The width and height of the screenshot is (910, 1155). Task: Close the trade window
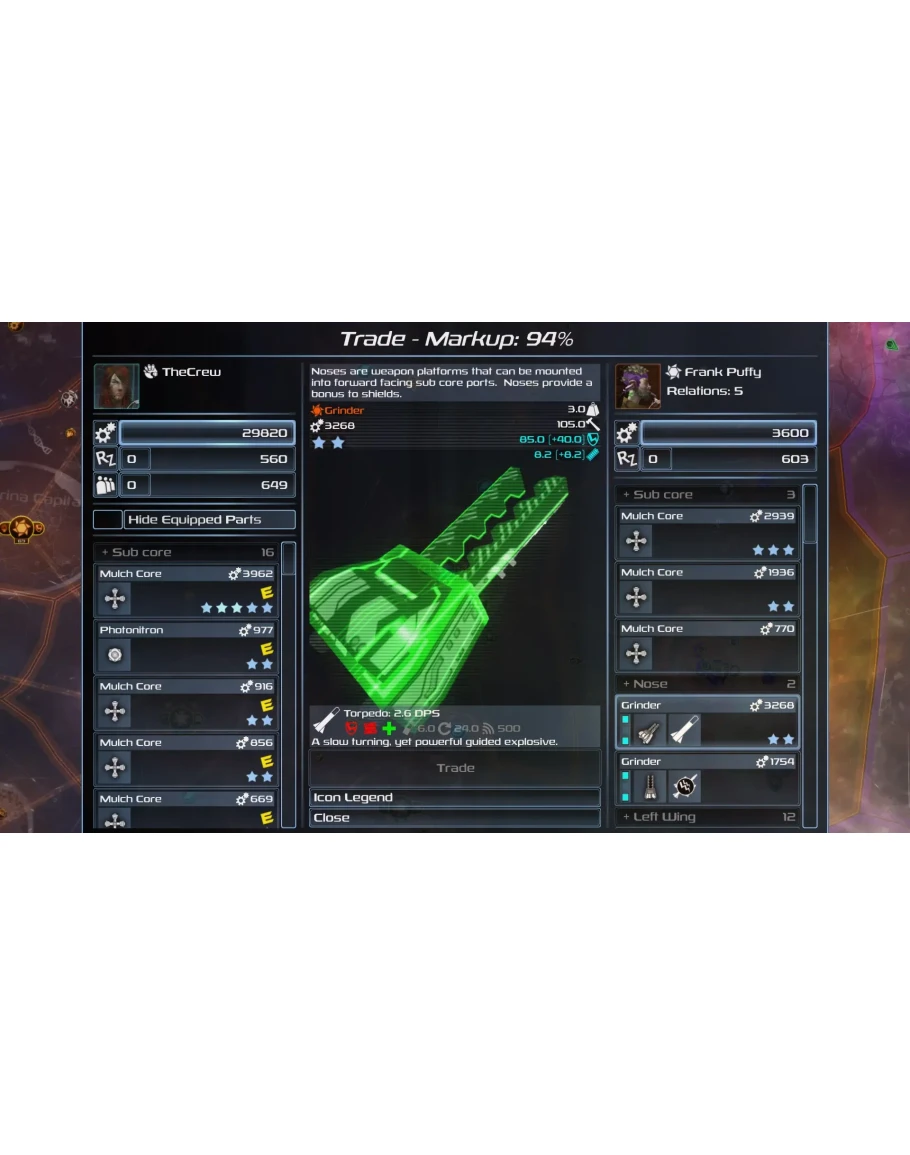[455, 817]
